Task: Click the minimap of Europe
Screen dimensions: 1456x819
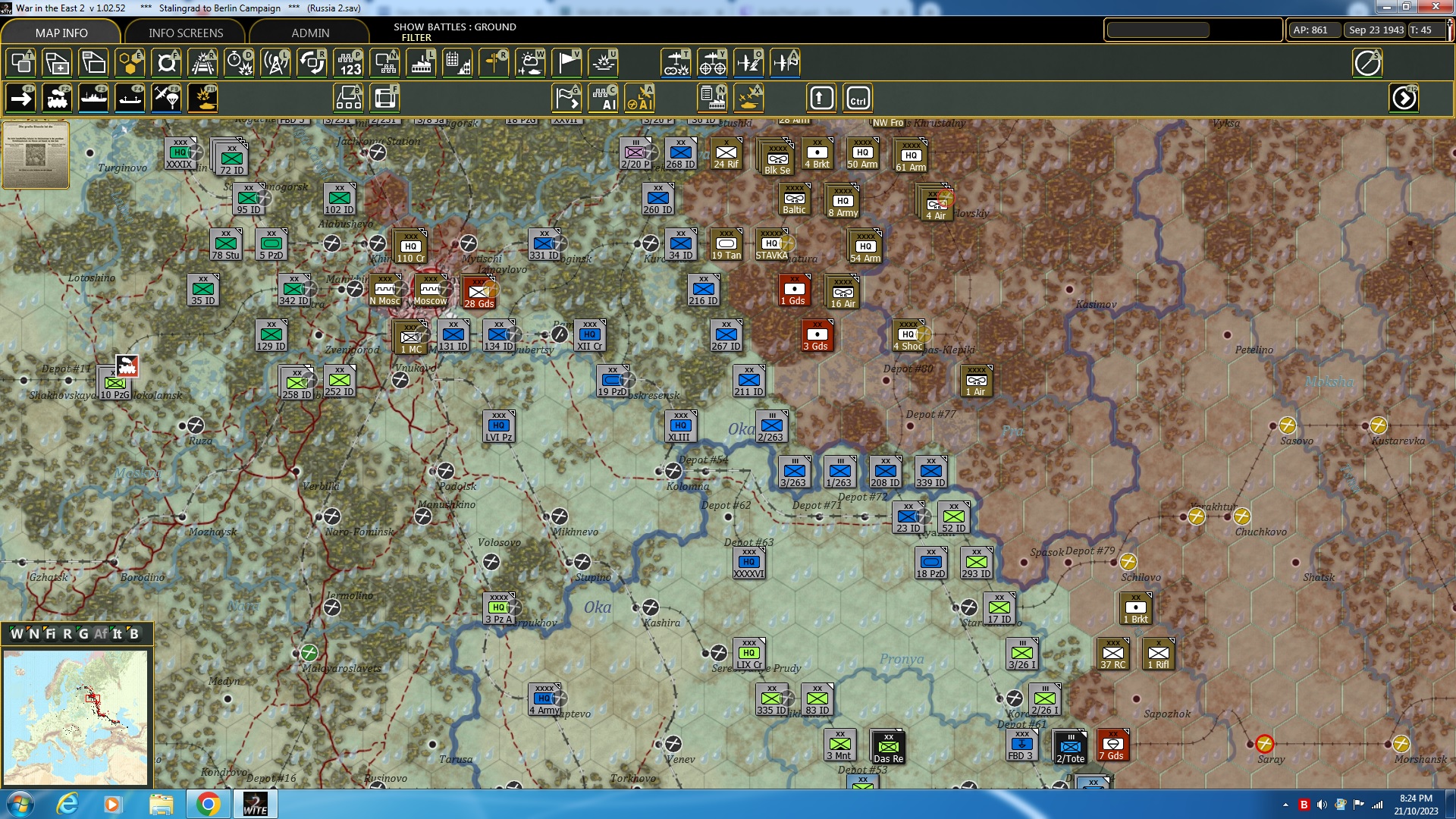Action: [x=76, y=717]
